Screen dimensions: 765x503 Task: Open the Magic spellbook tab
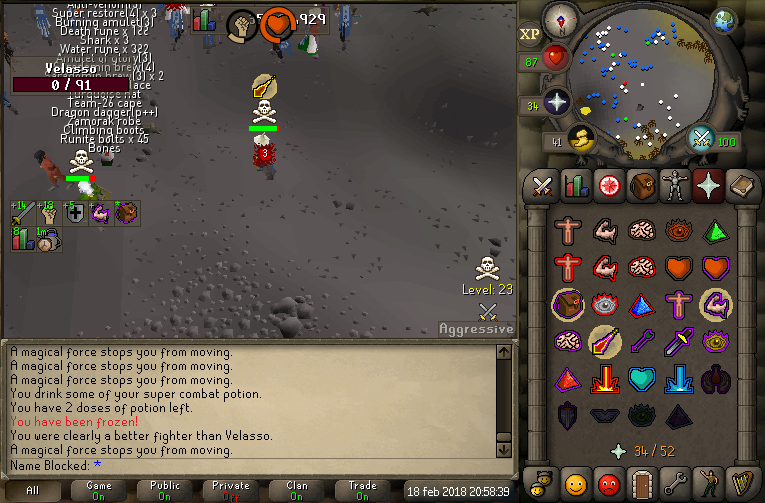point(744,186)
